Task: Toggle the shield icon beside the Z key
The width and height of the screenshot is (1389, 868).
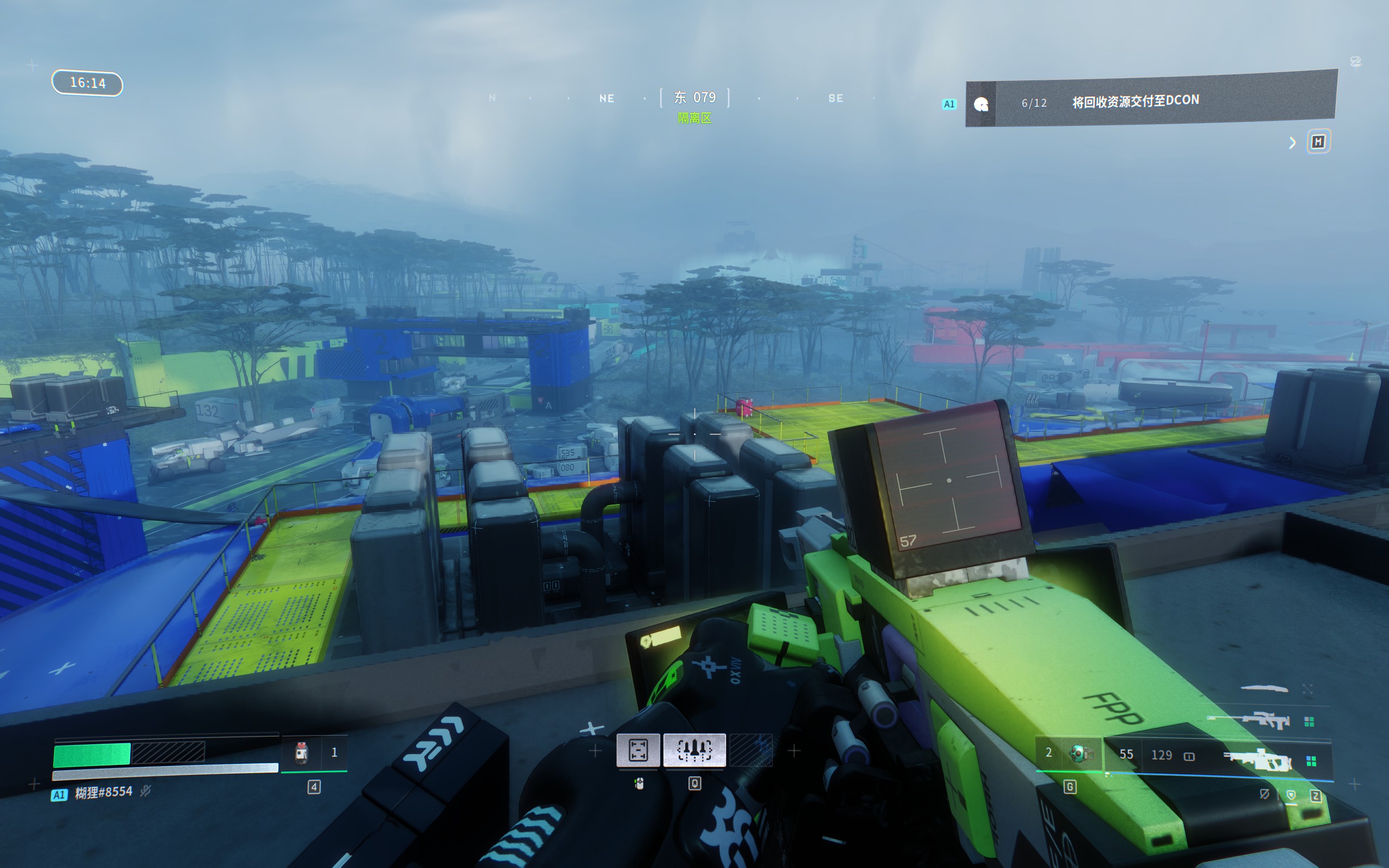Action: click(1291, 795)
